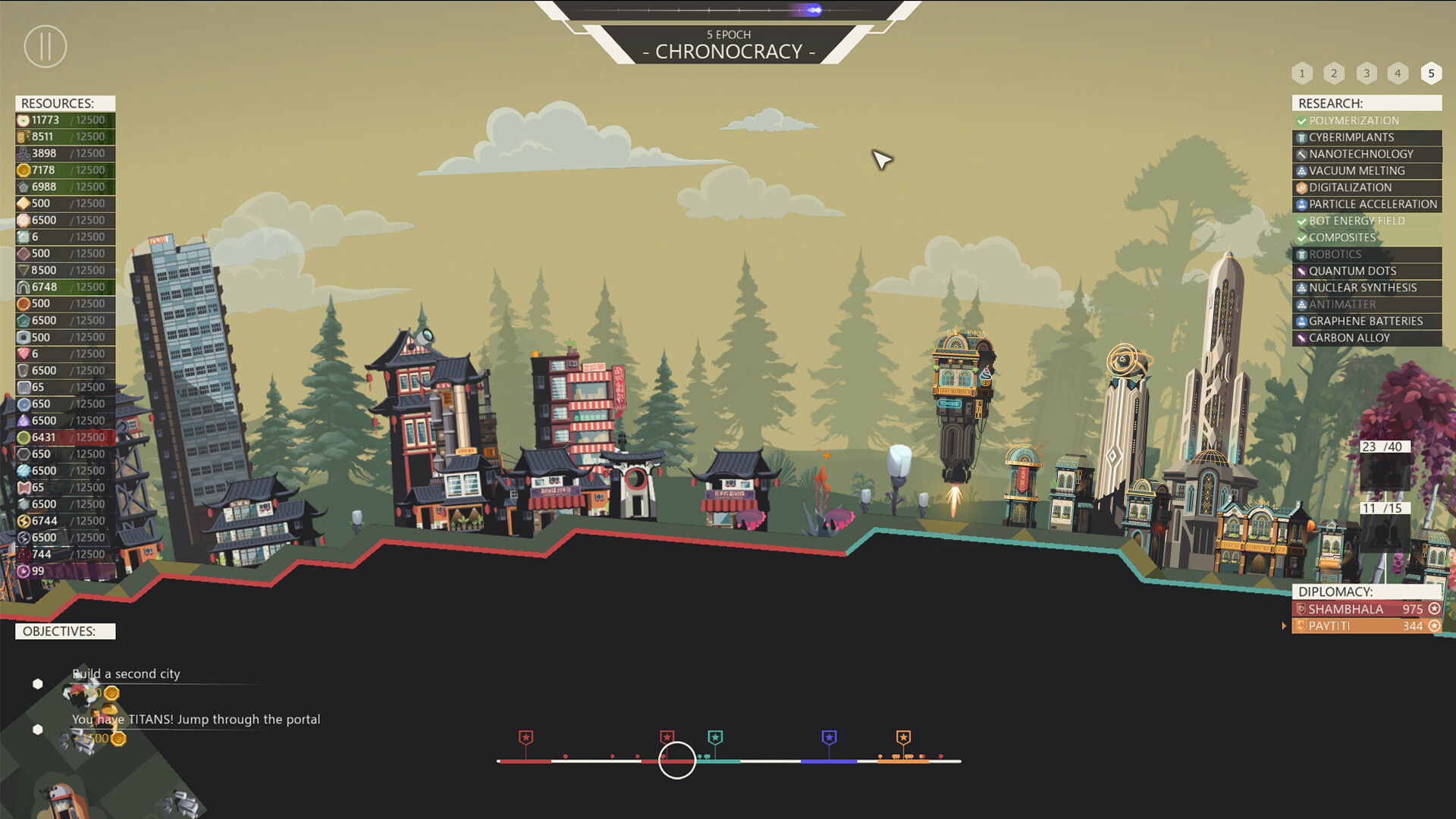Research Cyberimplants
Viewport: 1456px width, 819px height.
pyautogui.click(x=1367, y=137)
